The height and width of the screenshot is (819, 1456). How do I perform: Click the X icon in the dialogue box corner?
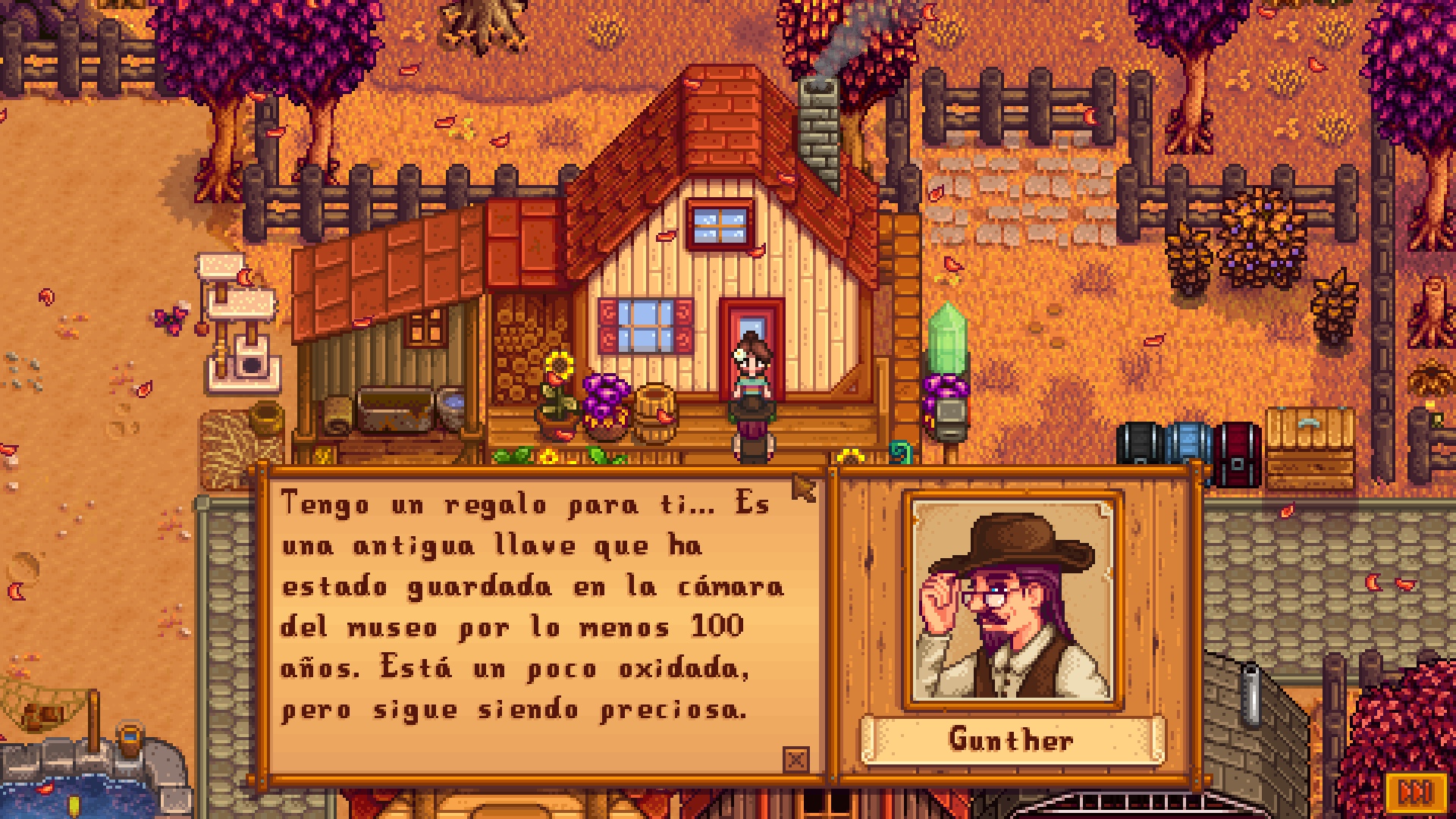click(x=795, y=759)
